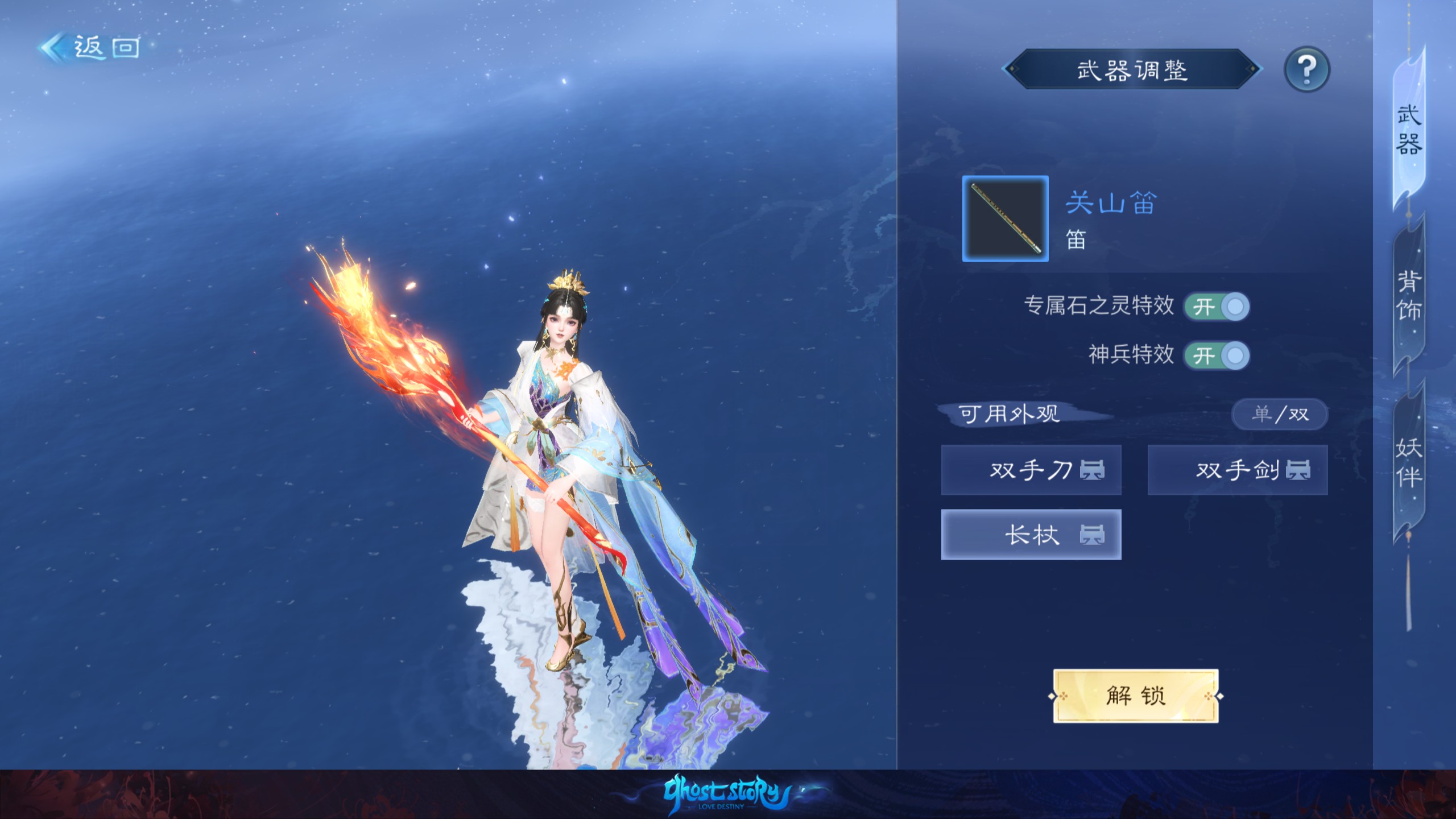Open the 背饰 tab
Image resolution: width=1456 pixels, height=819 pixels.
coord(1409,296)
